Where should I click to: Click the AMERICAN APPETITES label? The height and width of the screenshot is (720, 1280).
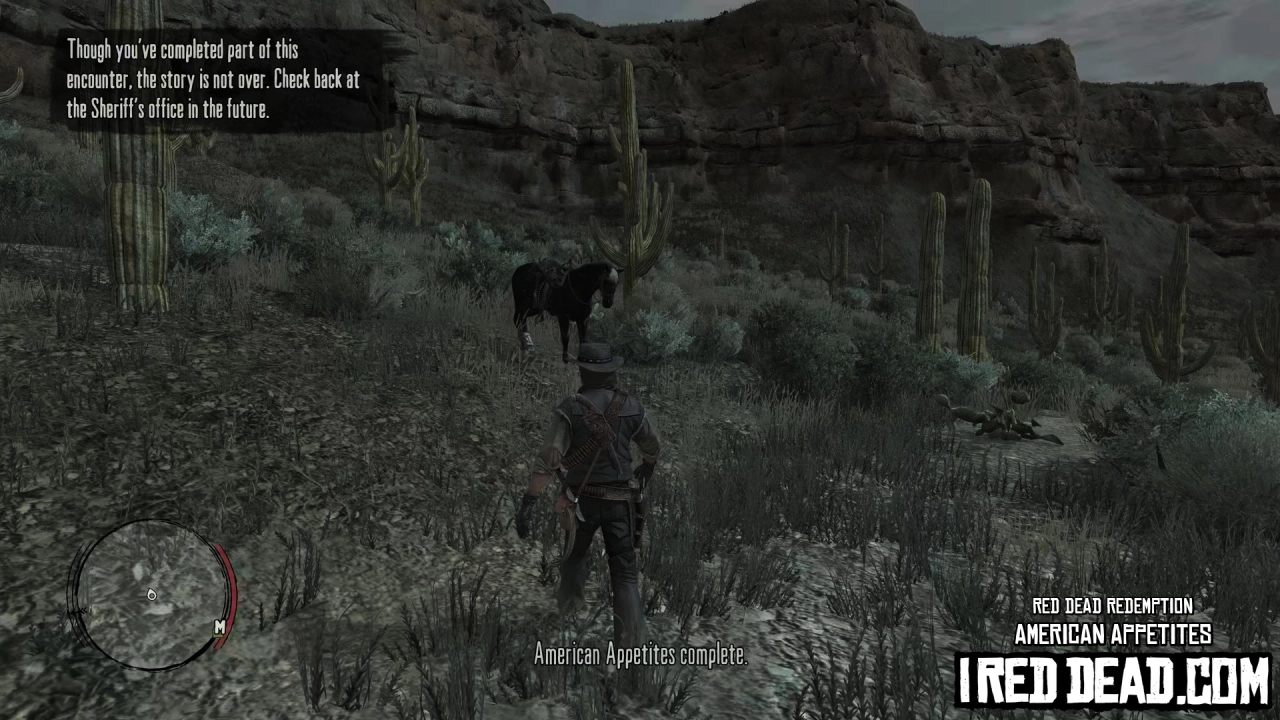(x=1112, y=633)
